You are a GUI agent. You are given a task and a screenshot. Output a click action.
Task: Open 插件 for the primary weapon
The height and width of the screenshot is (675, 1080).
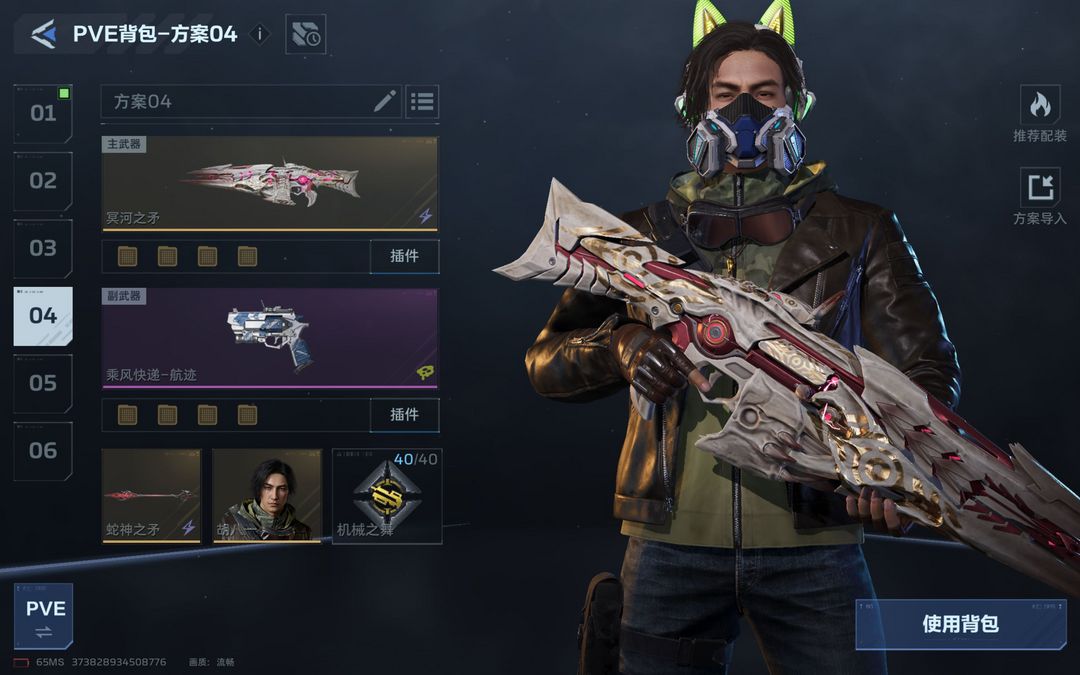click(404, 256)
